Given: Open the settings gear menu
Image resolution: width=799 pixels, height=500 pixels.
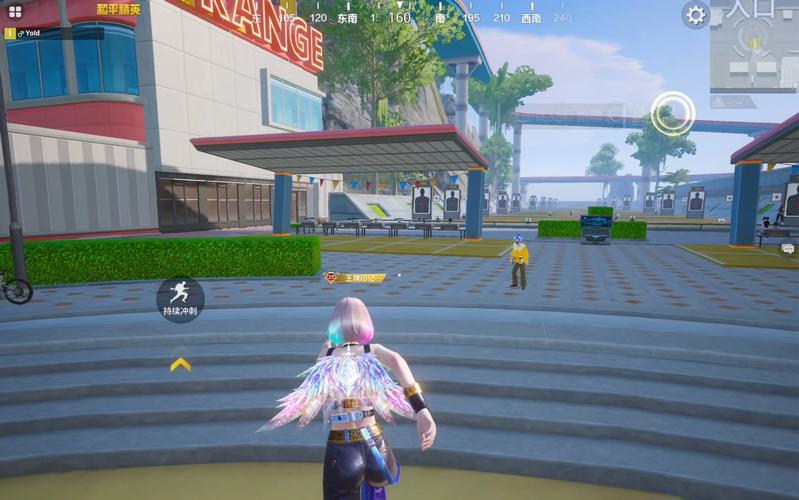Looking at the screenshot, I should 696,14.
